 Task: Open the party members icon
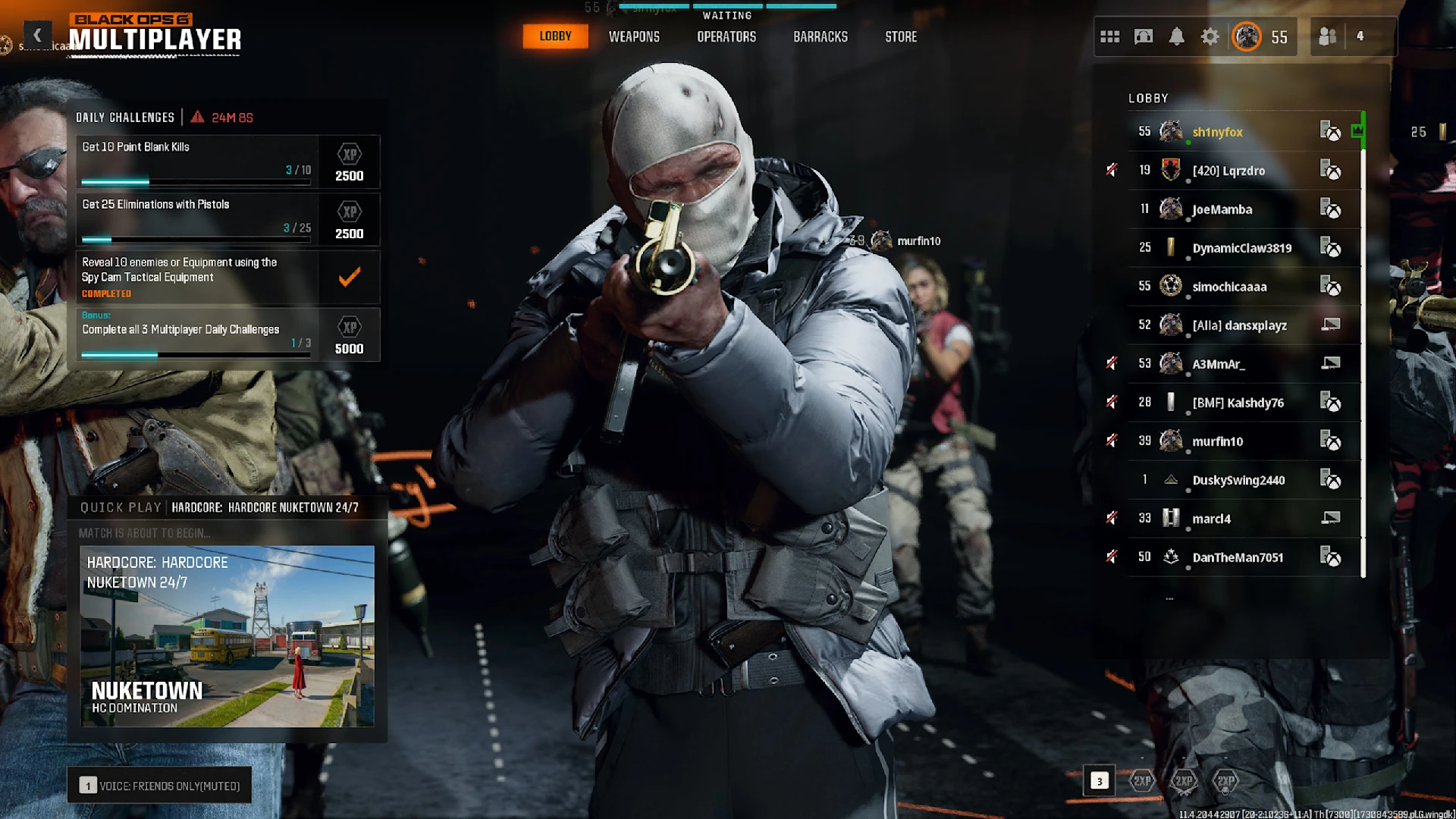pyautogui.click(x=1327, y=36)
